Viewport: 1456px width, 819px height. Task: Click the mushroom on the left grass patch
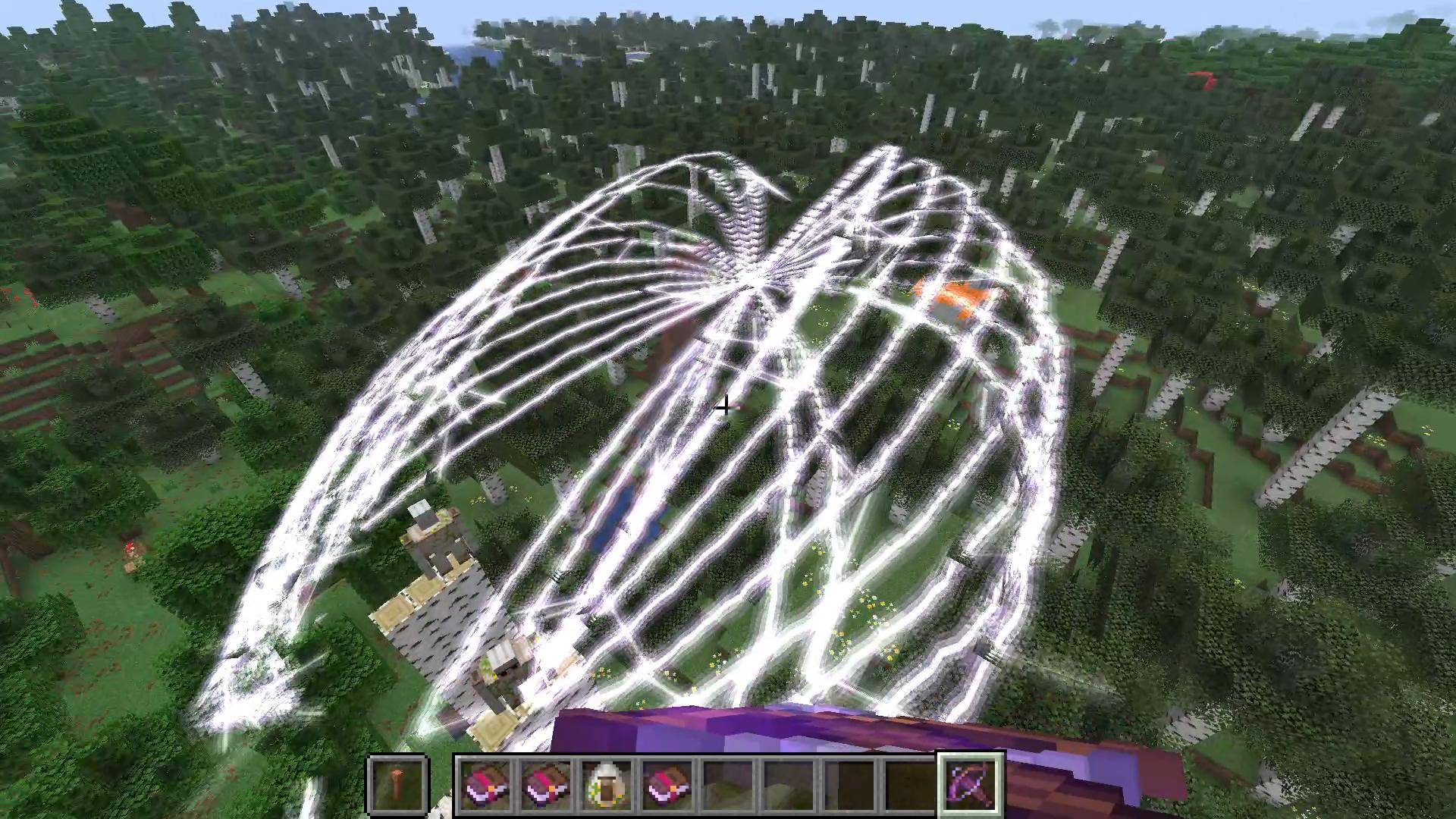(x=130, y=547)
